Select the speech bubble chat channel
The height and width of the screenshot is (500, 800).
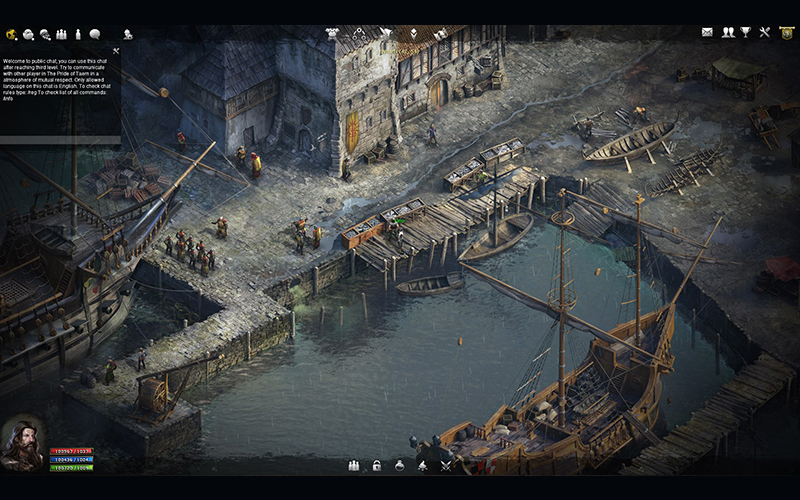coord(94,34)
